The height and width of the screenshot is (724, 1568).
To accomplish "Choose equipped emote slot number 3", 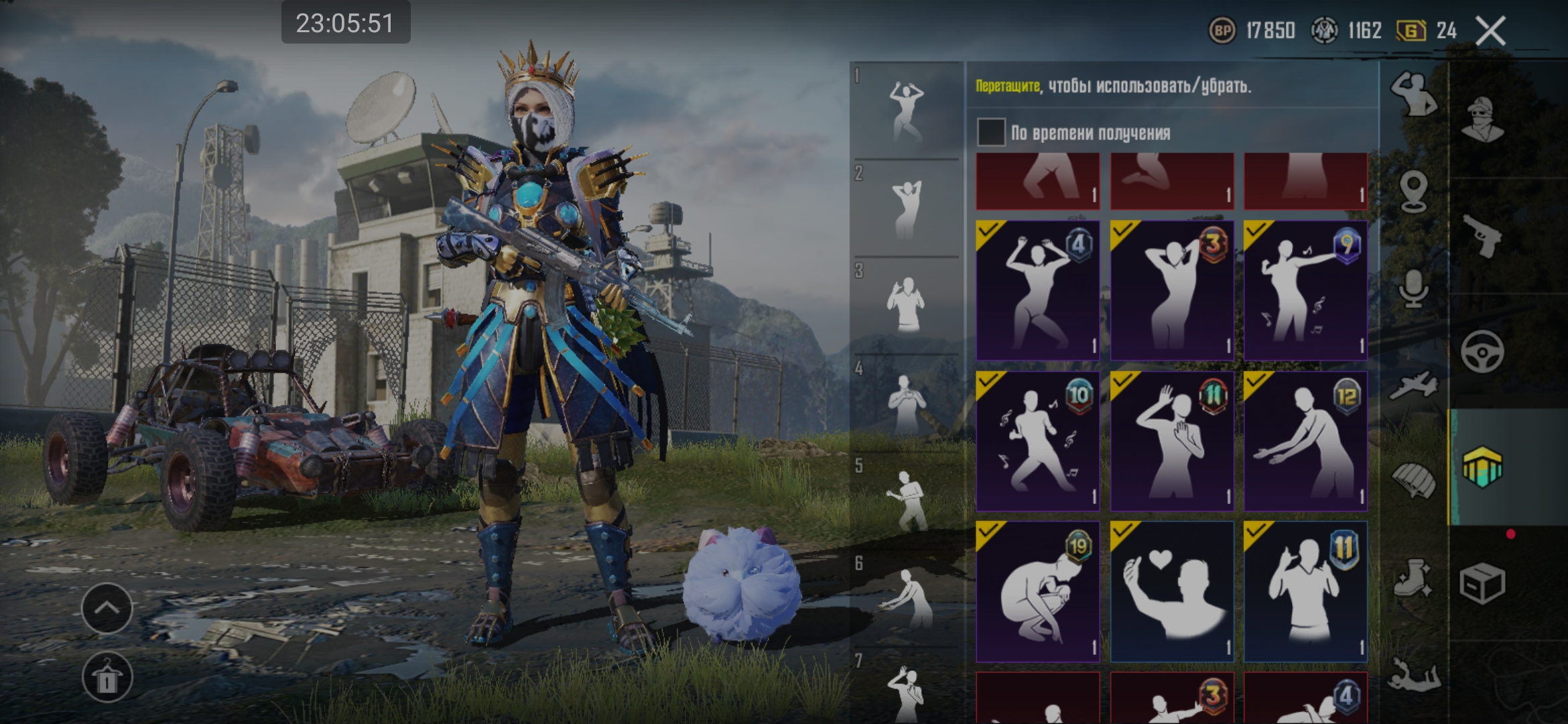I will pos(906,306).
